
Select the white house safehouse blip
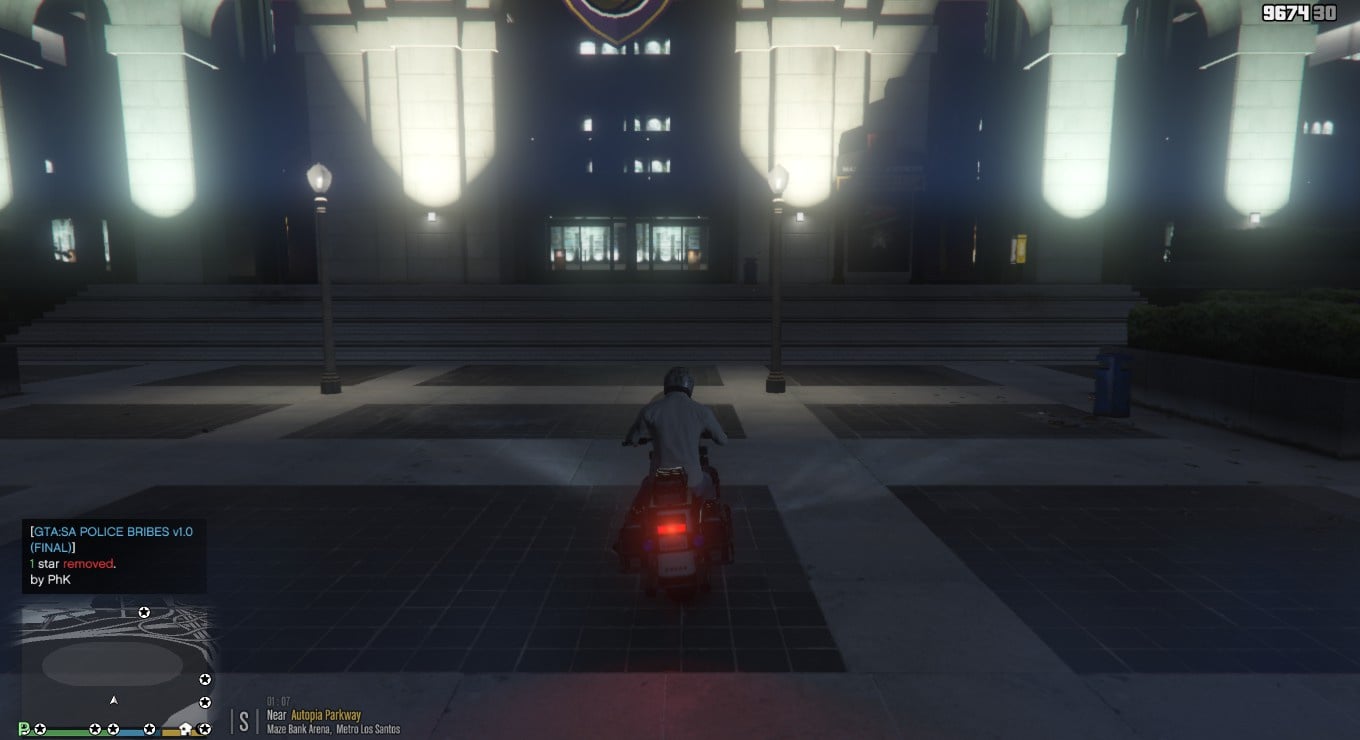pyautogui.click(x=186, y=729)
